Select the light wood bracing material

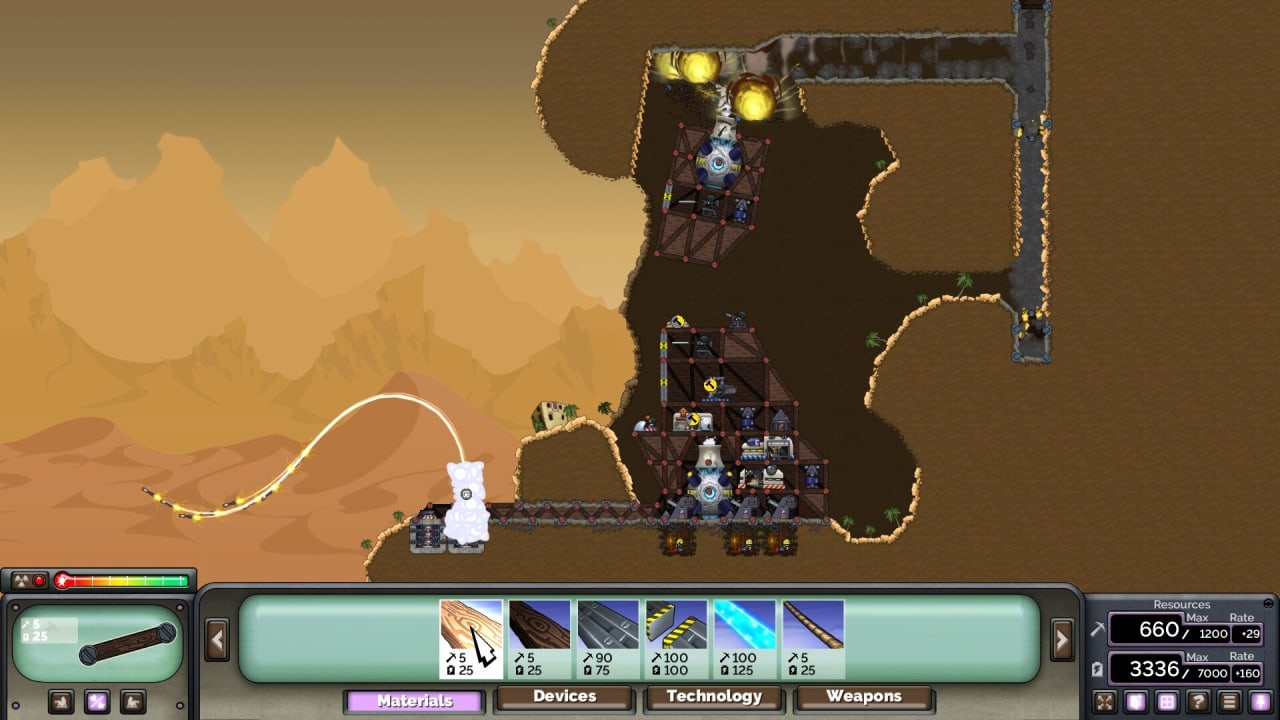pyautogui.click(x=471, y=639)
